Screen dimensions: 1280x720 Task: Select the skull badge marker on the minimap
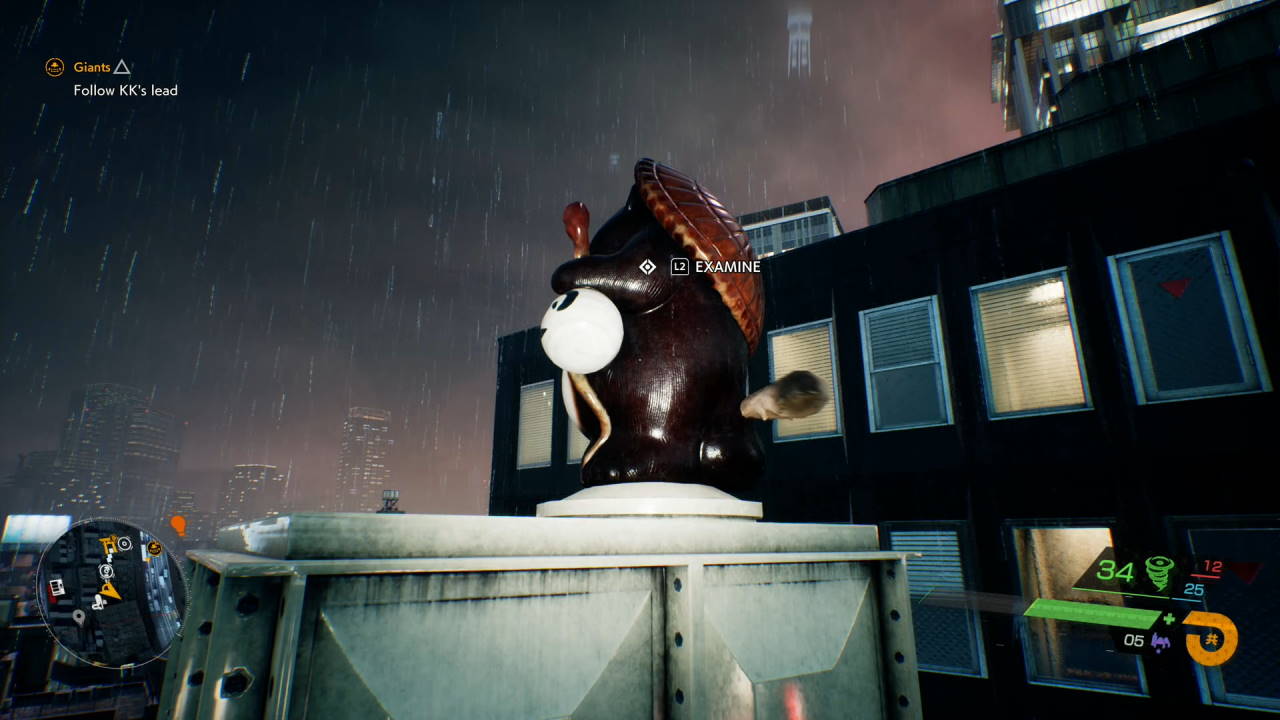click(154, 546)
